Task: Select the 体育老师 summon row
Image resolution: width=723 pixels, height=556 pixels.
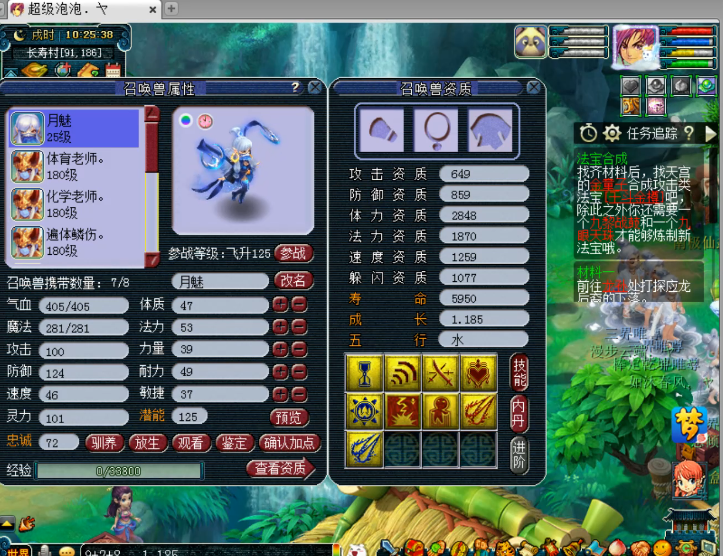Action: pyautogui.click(x=74, y=166)
